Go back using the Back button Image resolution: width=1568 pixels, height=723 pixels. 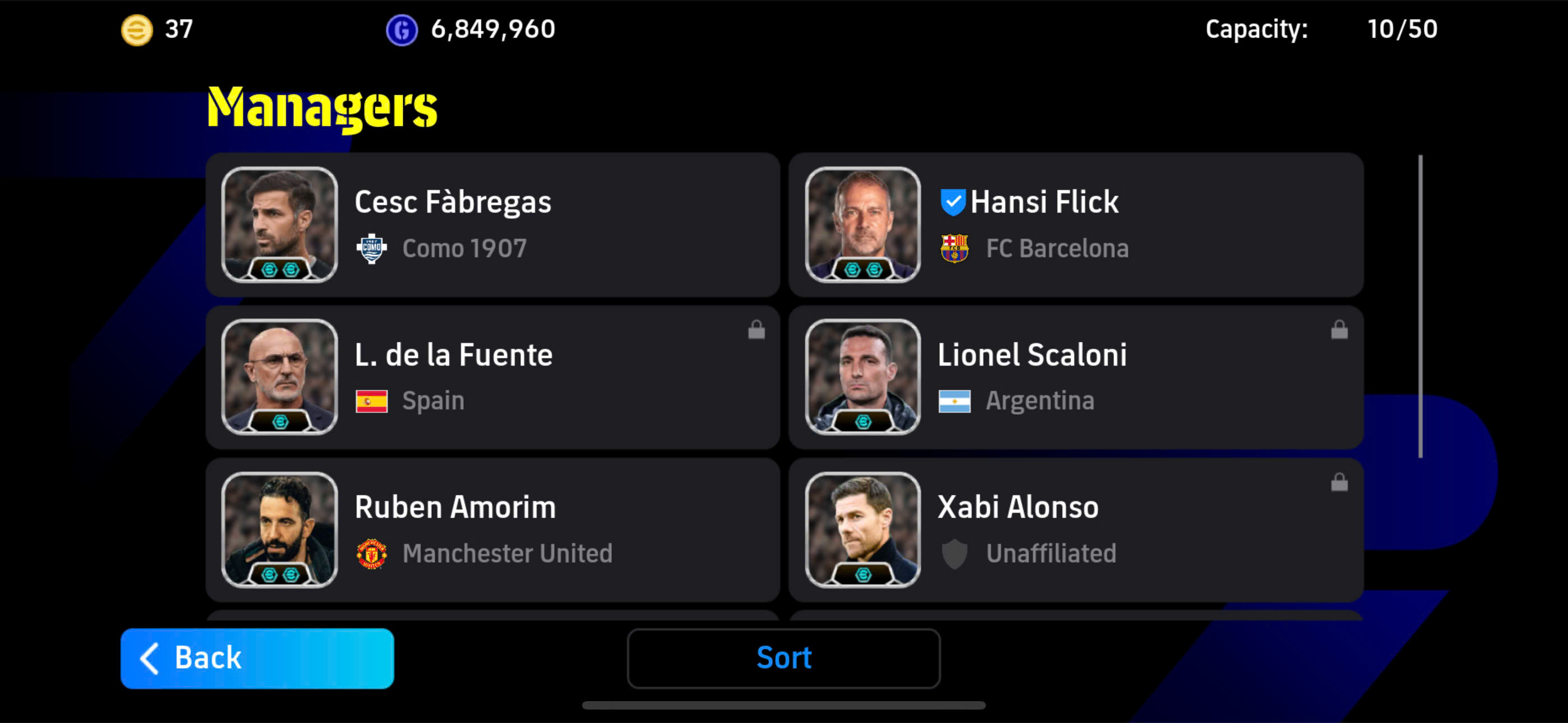[x=257, y=658]
